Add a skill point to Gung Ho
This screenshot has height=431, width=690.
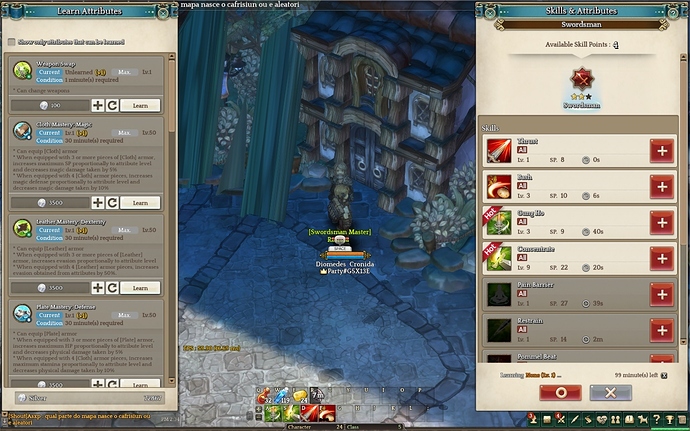coord(661,223)
